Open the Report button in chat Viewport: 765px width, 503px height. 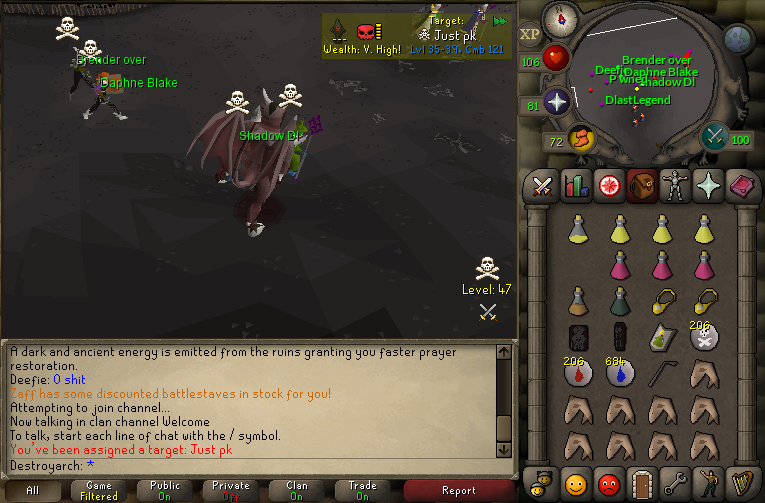[458, 490]
